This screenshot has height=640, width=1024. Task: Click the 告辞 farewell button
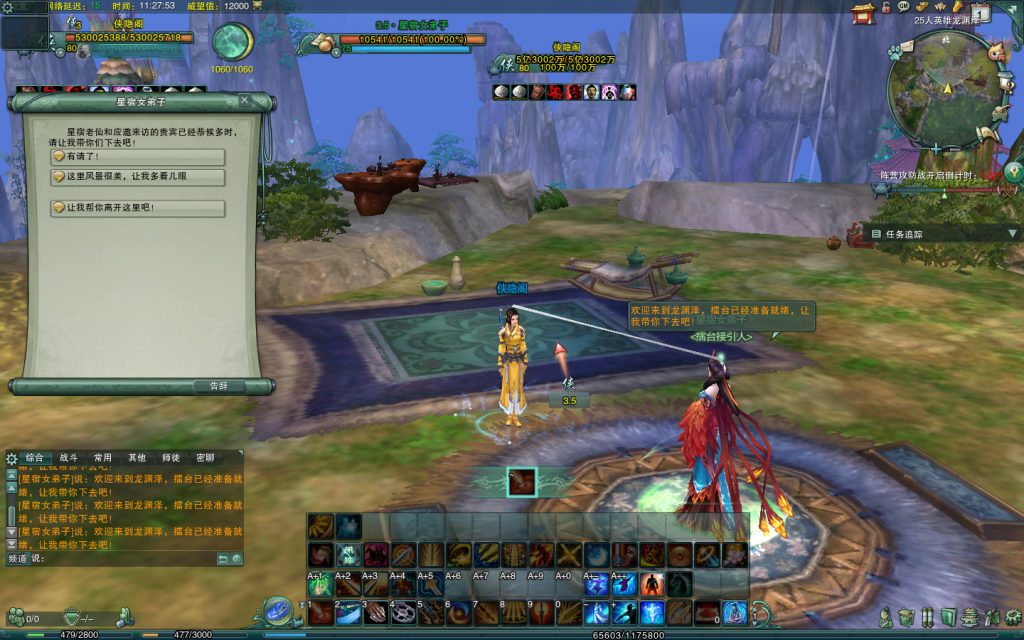218,386
